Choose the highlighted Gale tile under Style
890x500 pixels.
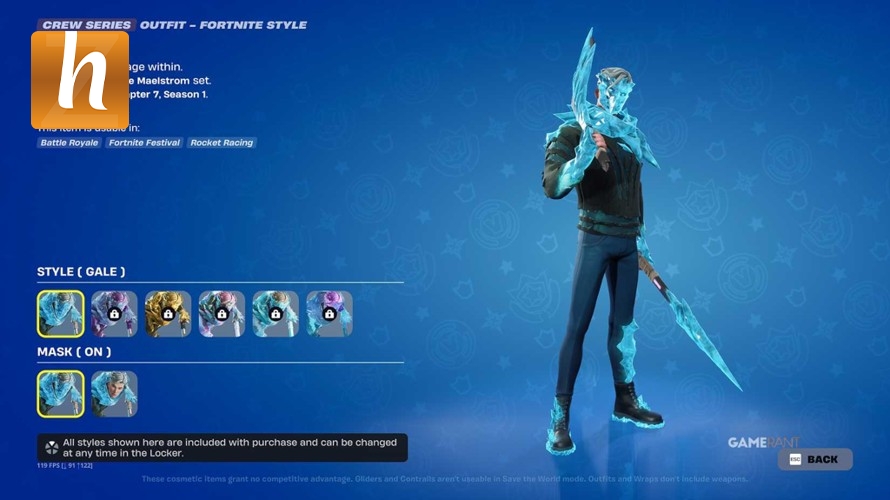point(61,313)
